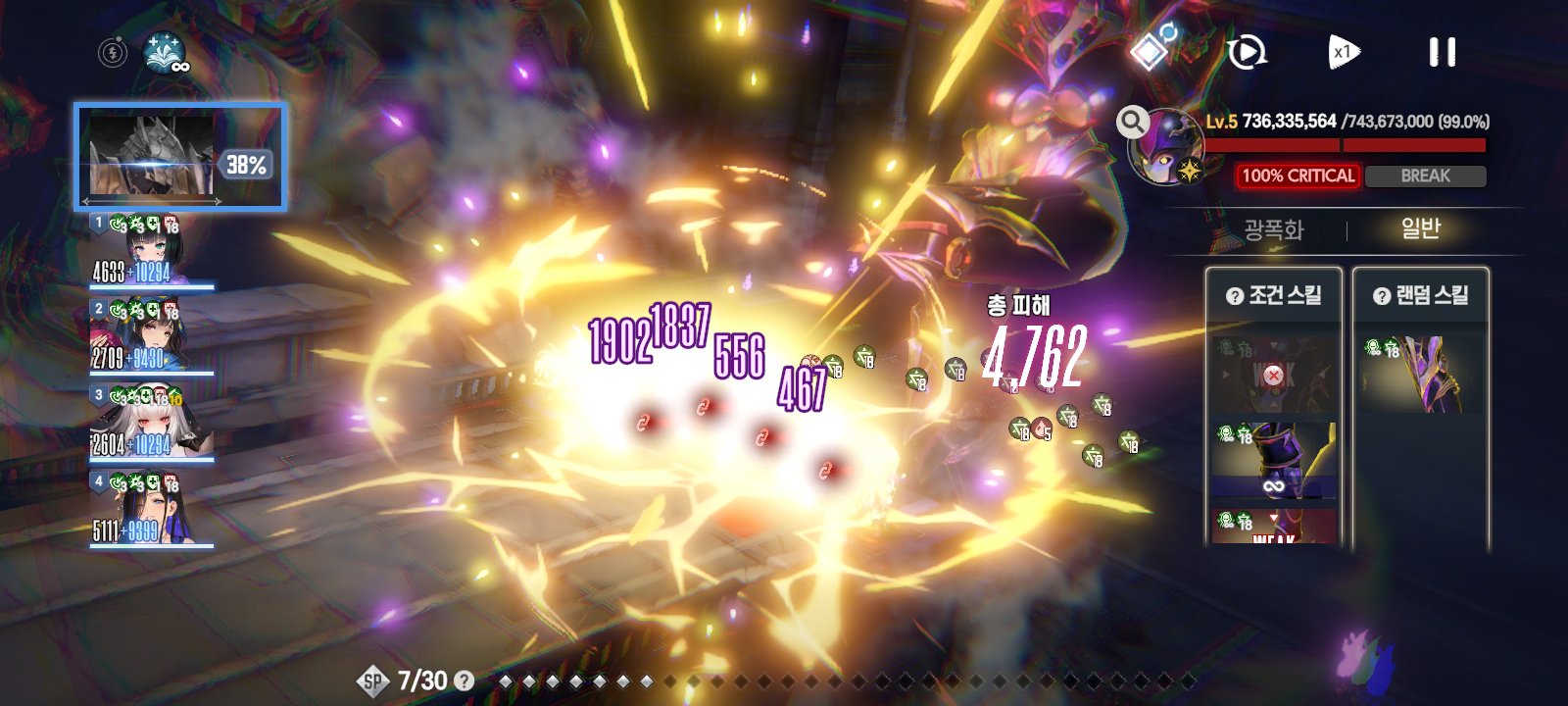Toggle the x1 battle speed button
Screen dimensions: 1568x706
[1343, 52]
